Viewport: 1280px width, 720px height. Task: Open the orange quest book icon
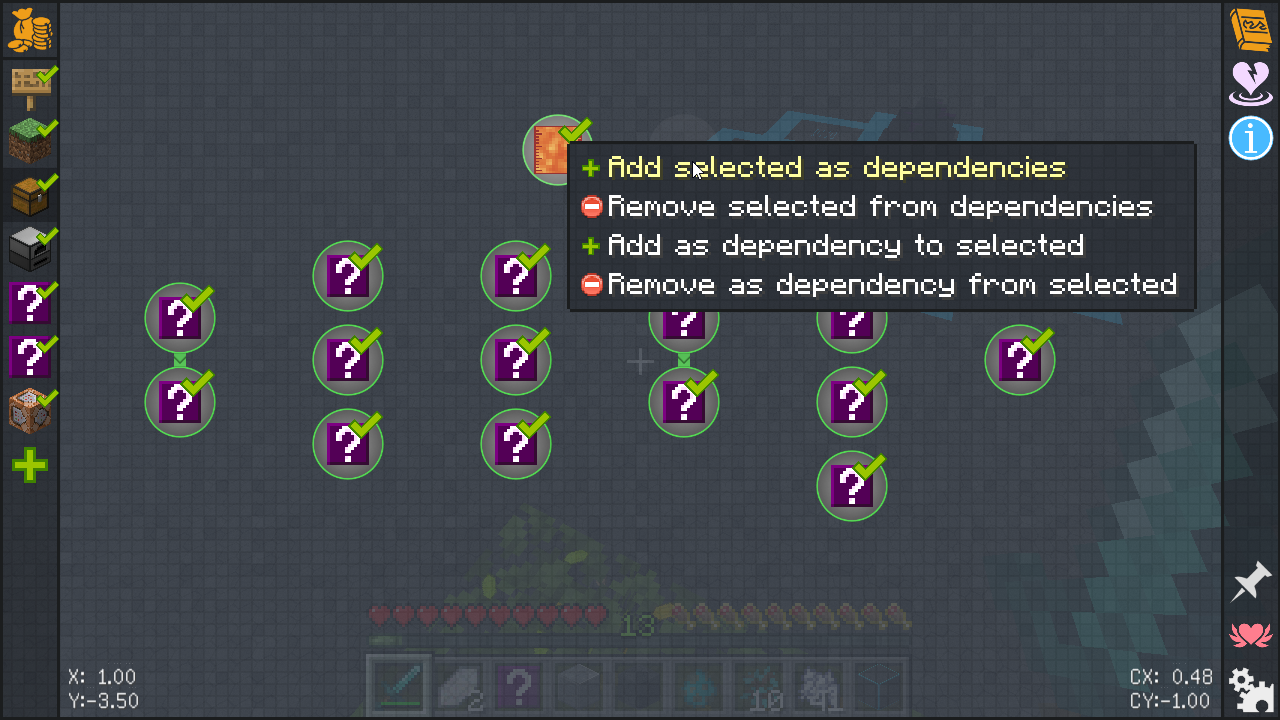point(1250,30)
